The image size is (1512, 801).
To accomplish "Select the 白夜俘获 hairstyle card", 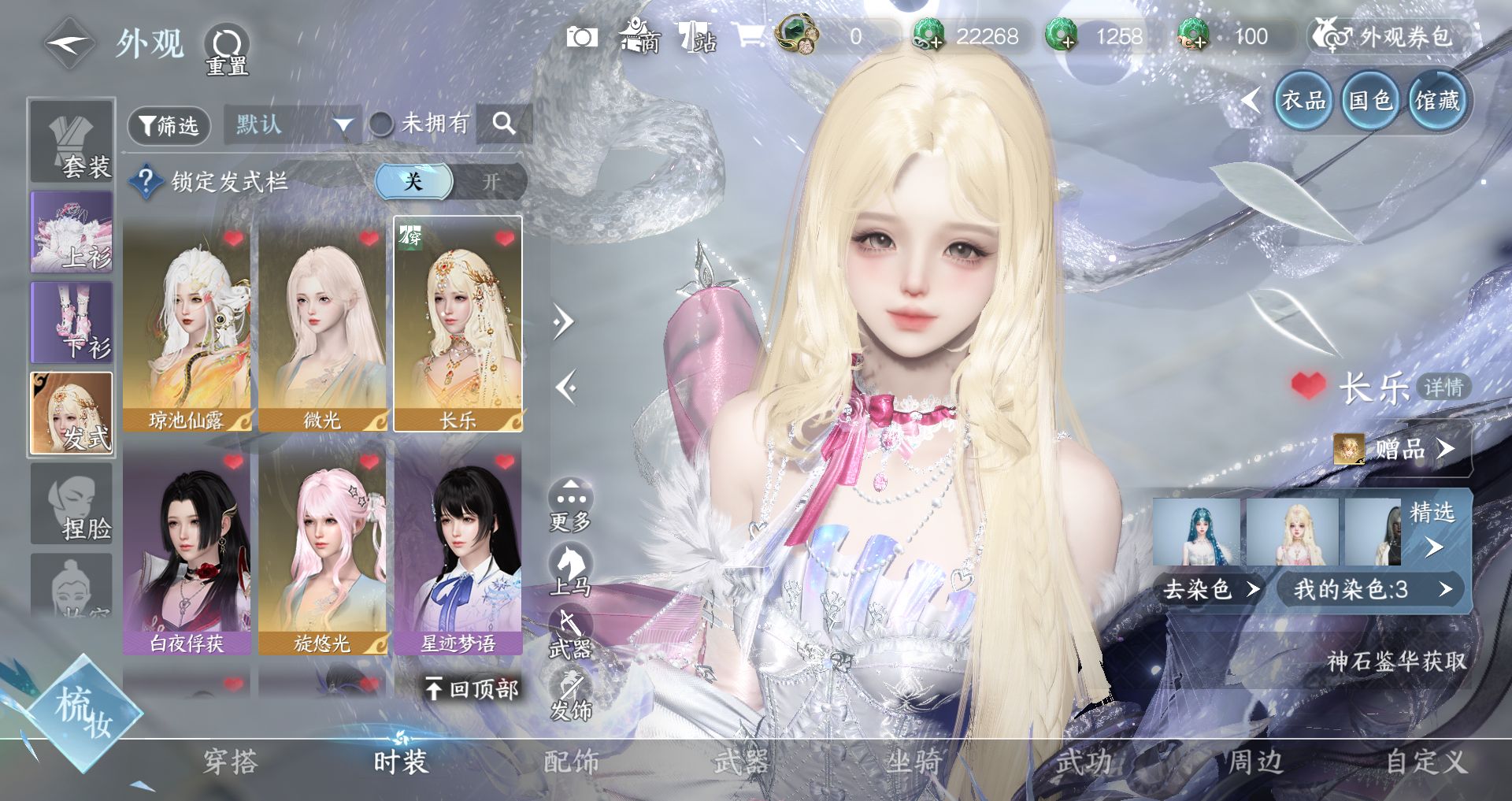I will point(187,547).
